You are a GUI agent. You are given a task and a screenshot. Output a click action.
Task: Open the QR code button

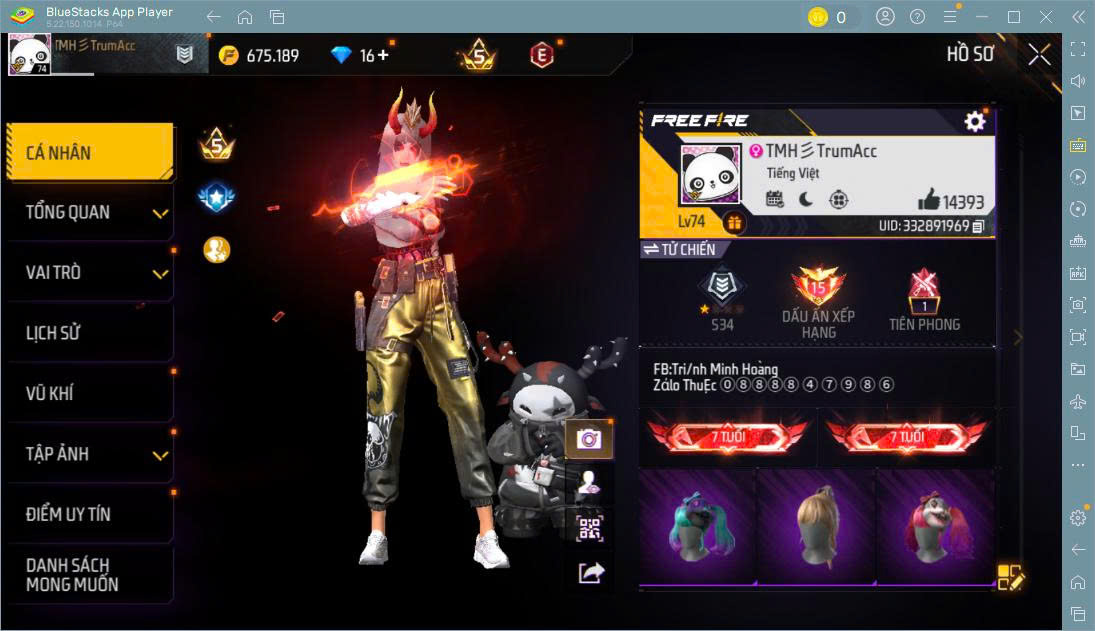pyautogui.click(x=589, y=529)
